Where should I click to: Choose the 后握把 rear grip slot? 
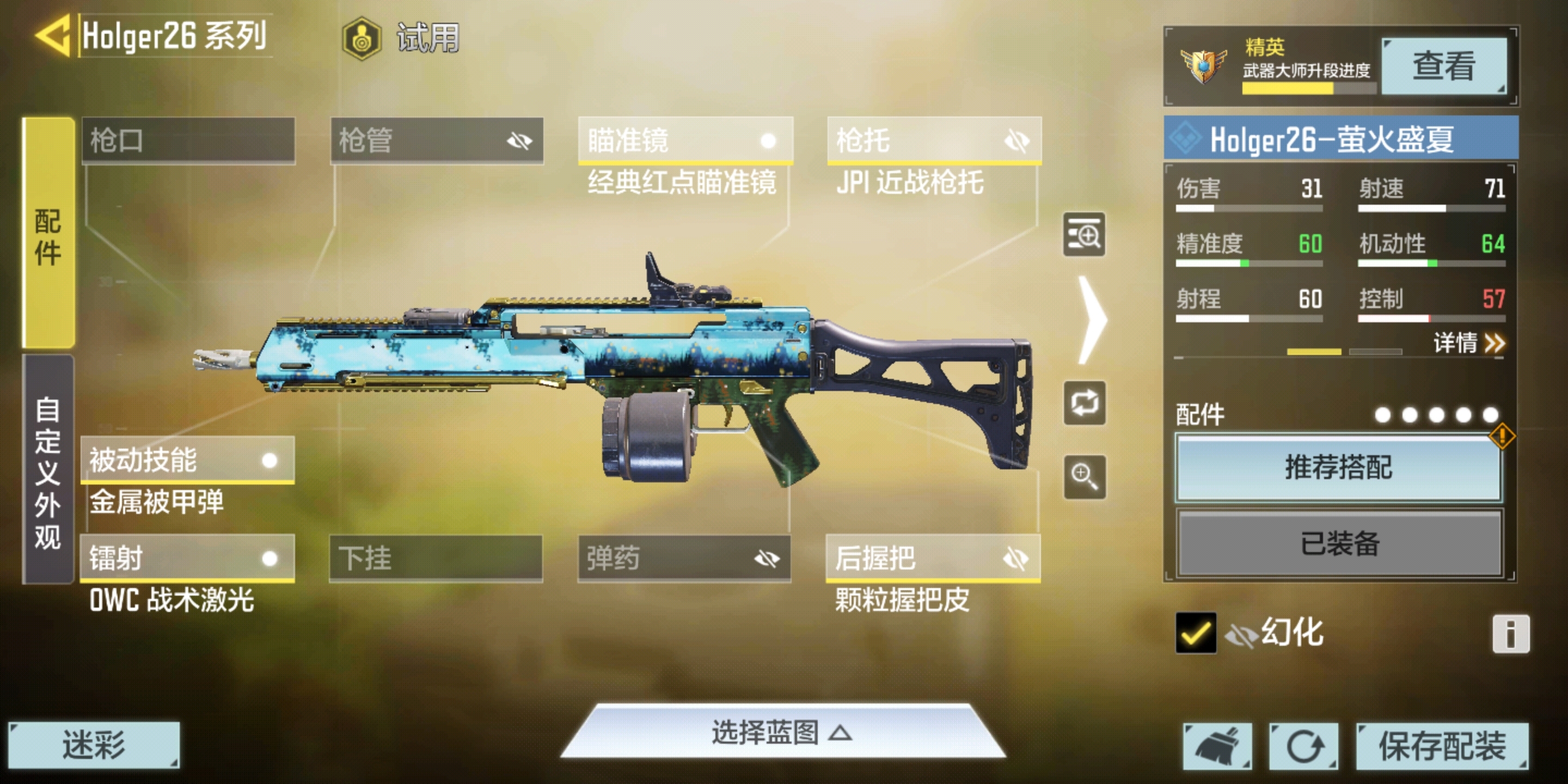click(933, 558)
